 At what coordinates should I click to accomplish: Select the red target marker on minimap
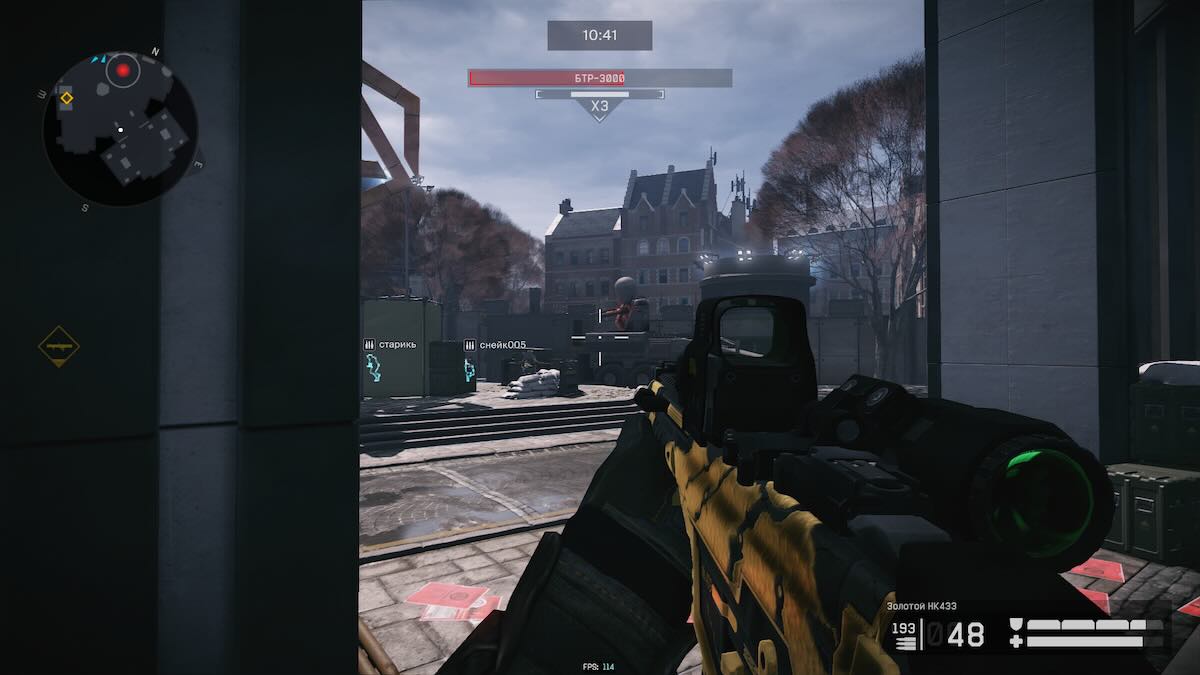(x=123, y=70)
